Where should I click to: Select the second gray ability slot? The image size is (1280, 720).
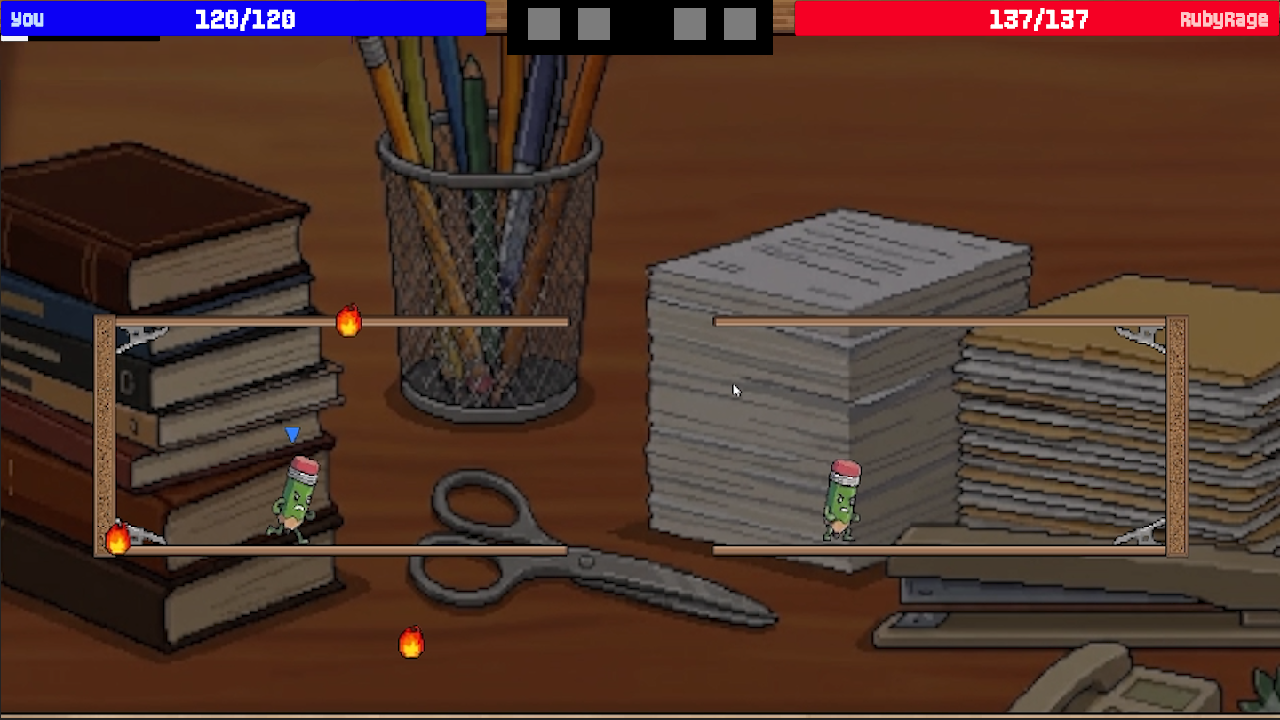click(594, 20)
